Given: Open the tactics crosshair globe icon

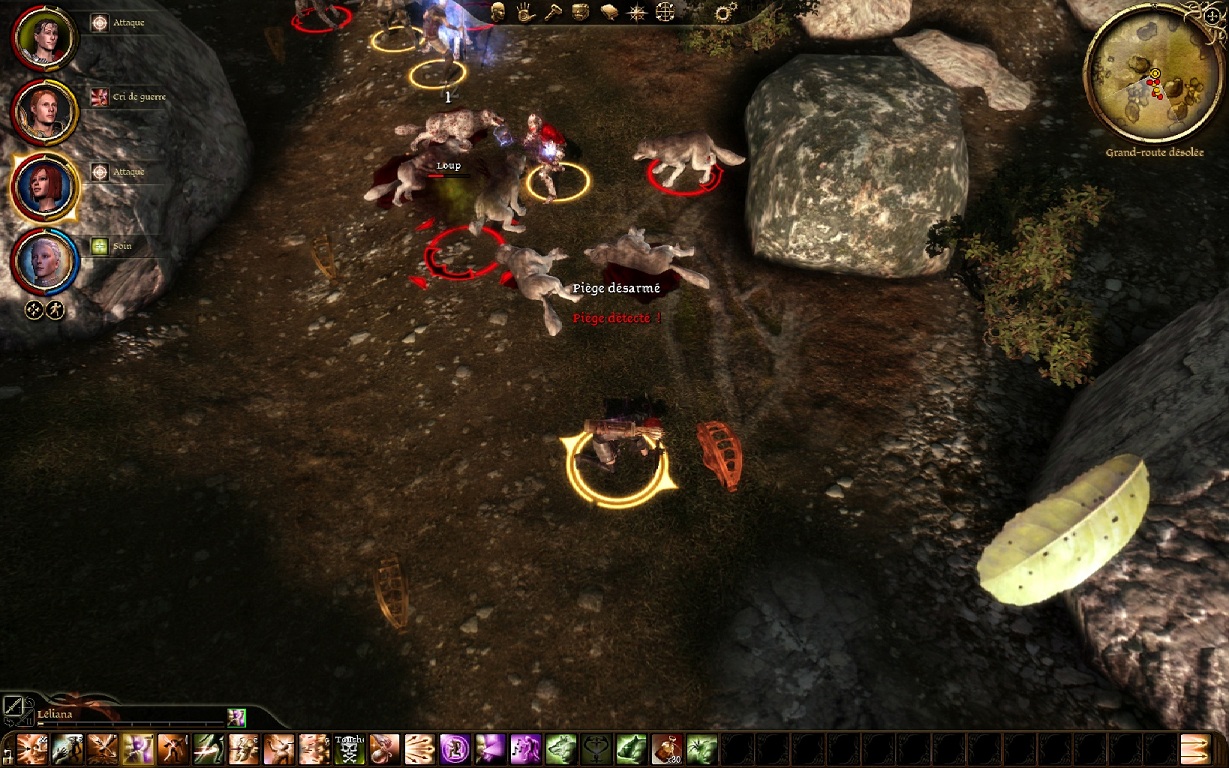Looking at the screenshot, I should tap(665, 12).
